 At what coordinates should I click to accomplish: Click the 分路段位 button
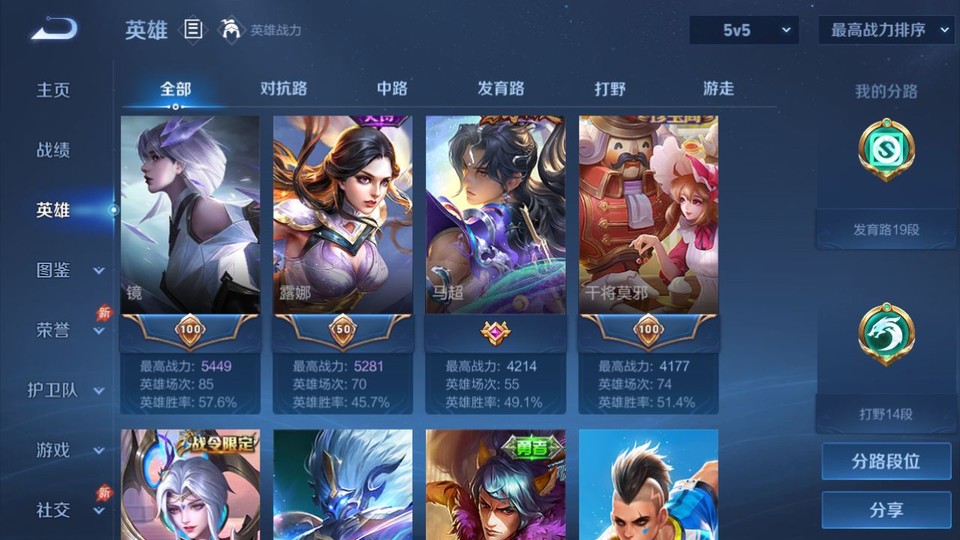[886, 461]
